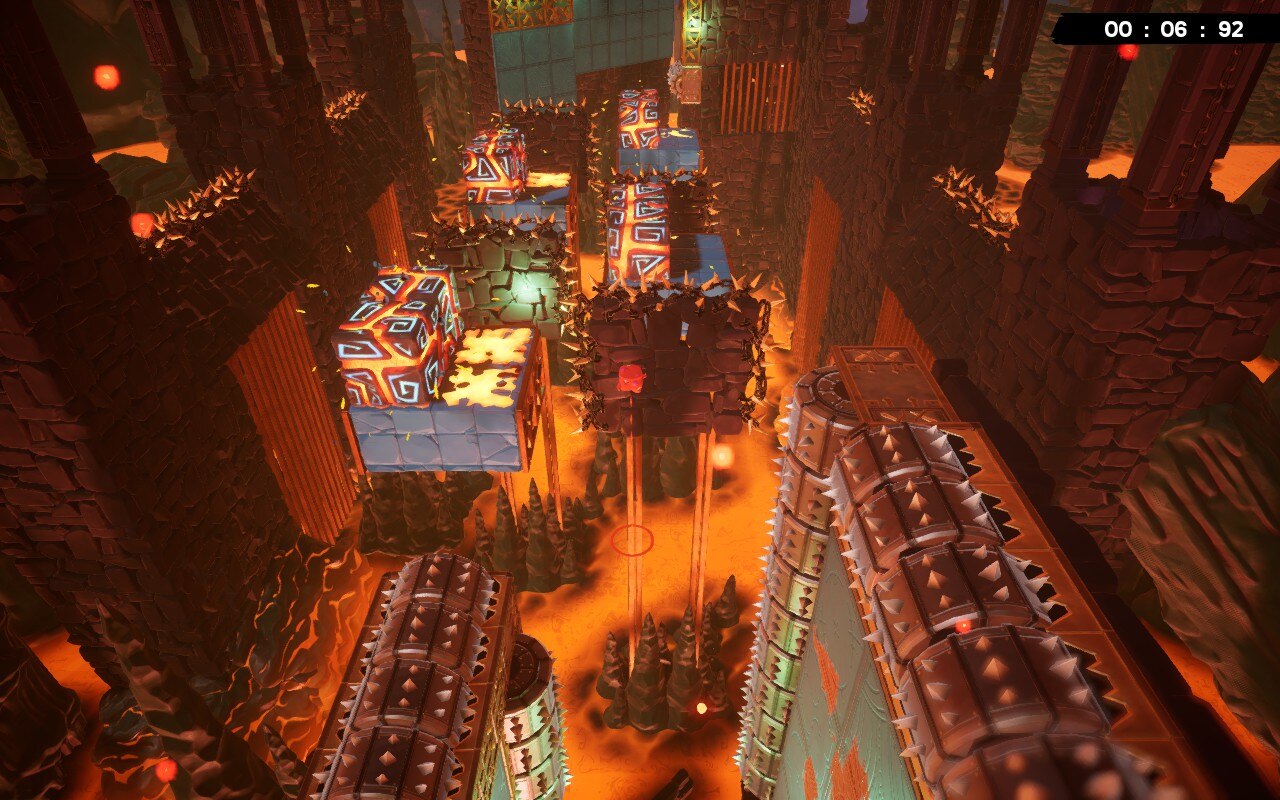
Task: Click the timer display showing 00:06:92
Action: 1168,29
